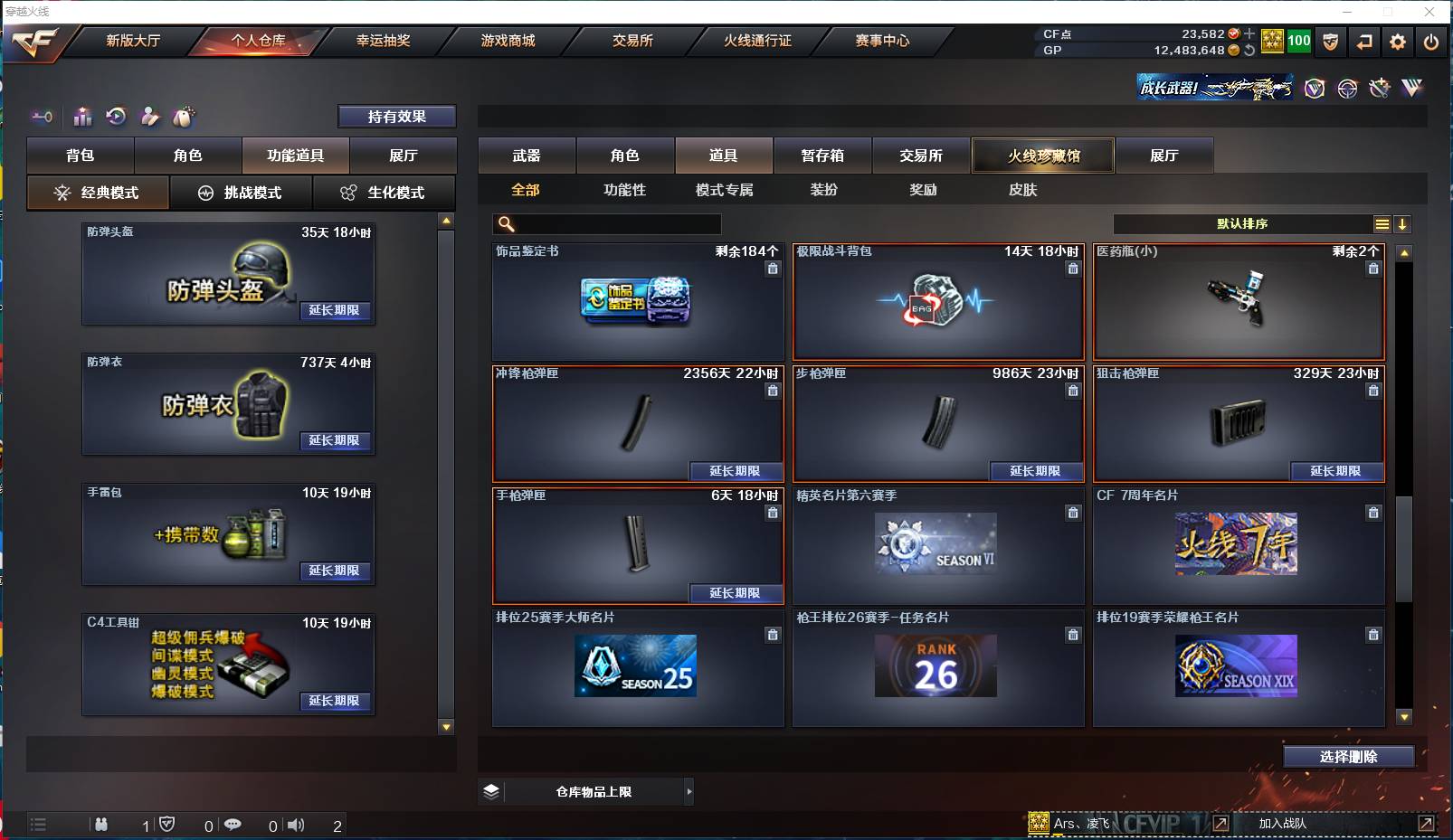1453x840 pixels.
Task: Open the ranking stats icon with the star
Action: (x=82, y=117)
